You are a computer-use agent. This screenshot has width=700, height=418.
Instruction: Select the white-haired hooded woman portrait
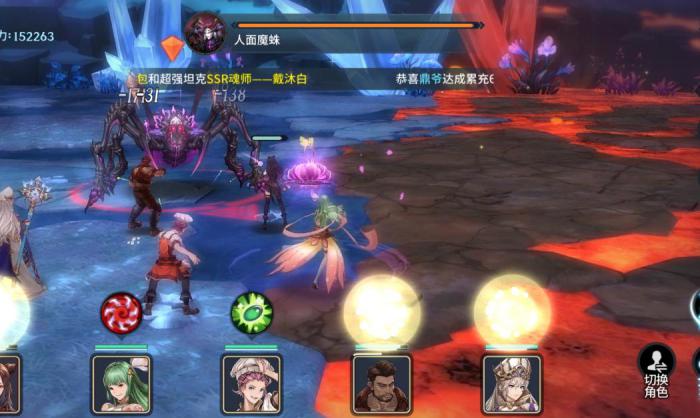pyautogui.click(x=512, y=384)
